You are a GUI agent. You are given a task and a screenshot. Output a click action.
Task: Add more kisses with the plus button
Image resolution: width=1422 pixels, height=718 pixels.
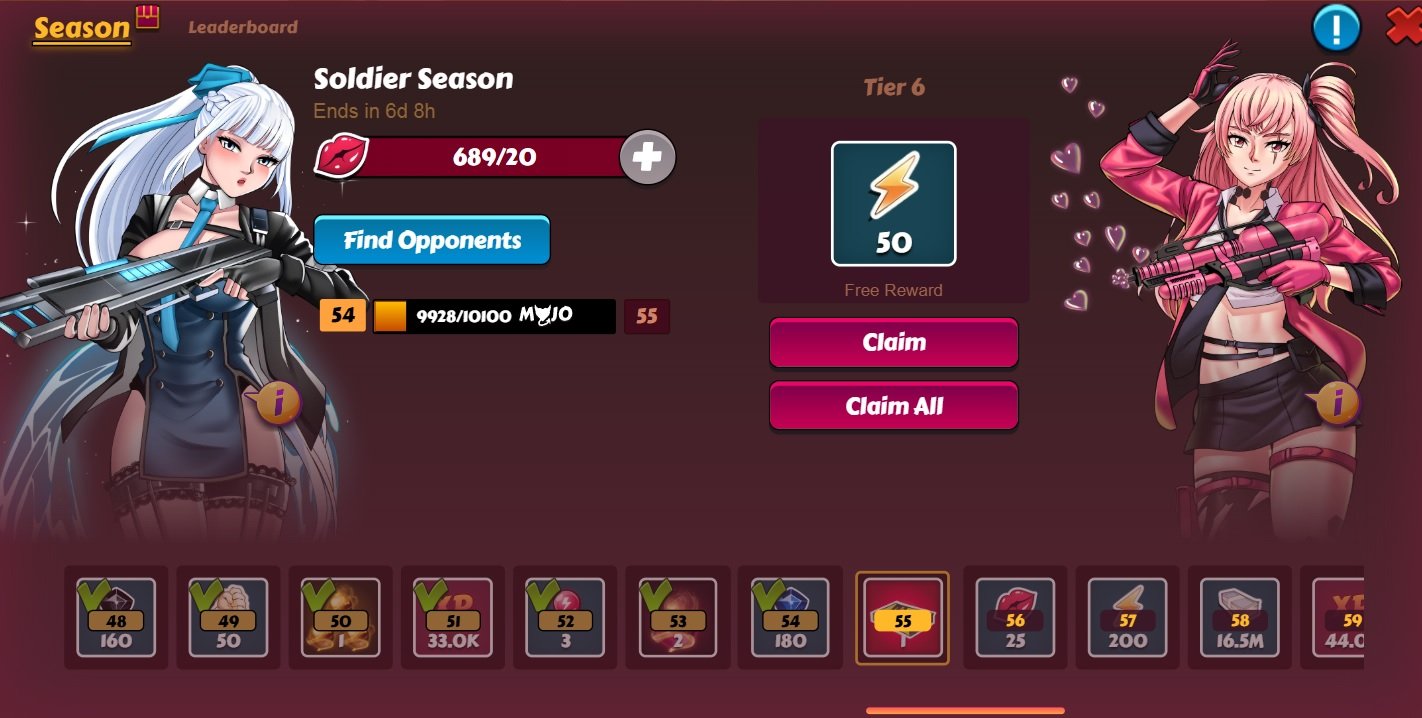647,158
